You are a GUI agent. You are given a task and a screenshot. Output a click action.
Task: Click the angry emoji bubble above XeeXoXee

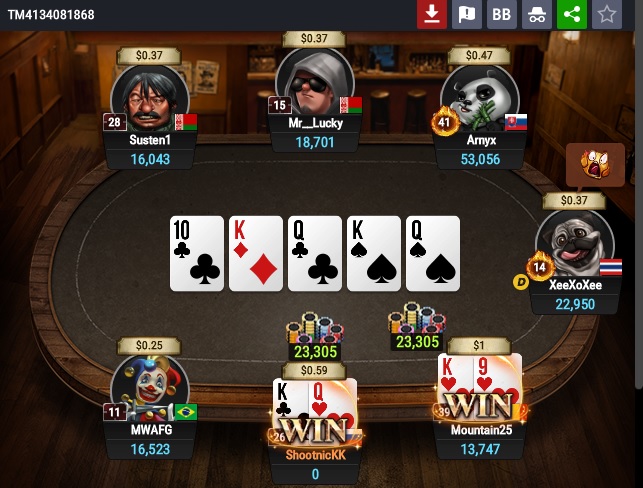tap(588, 164)
